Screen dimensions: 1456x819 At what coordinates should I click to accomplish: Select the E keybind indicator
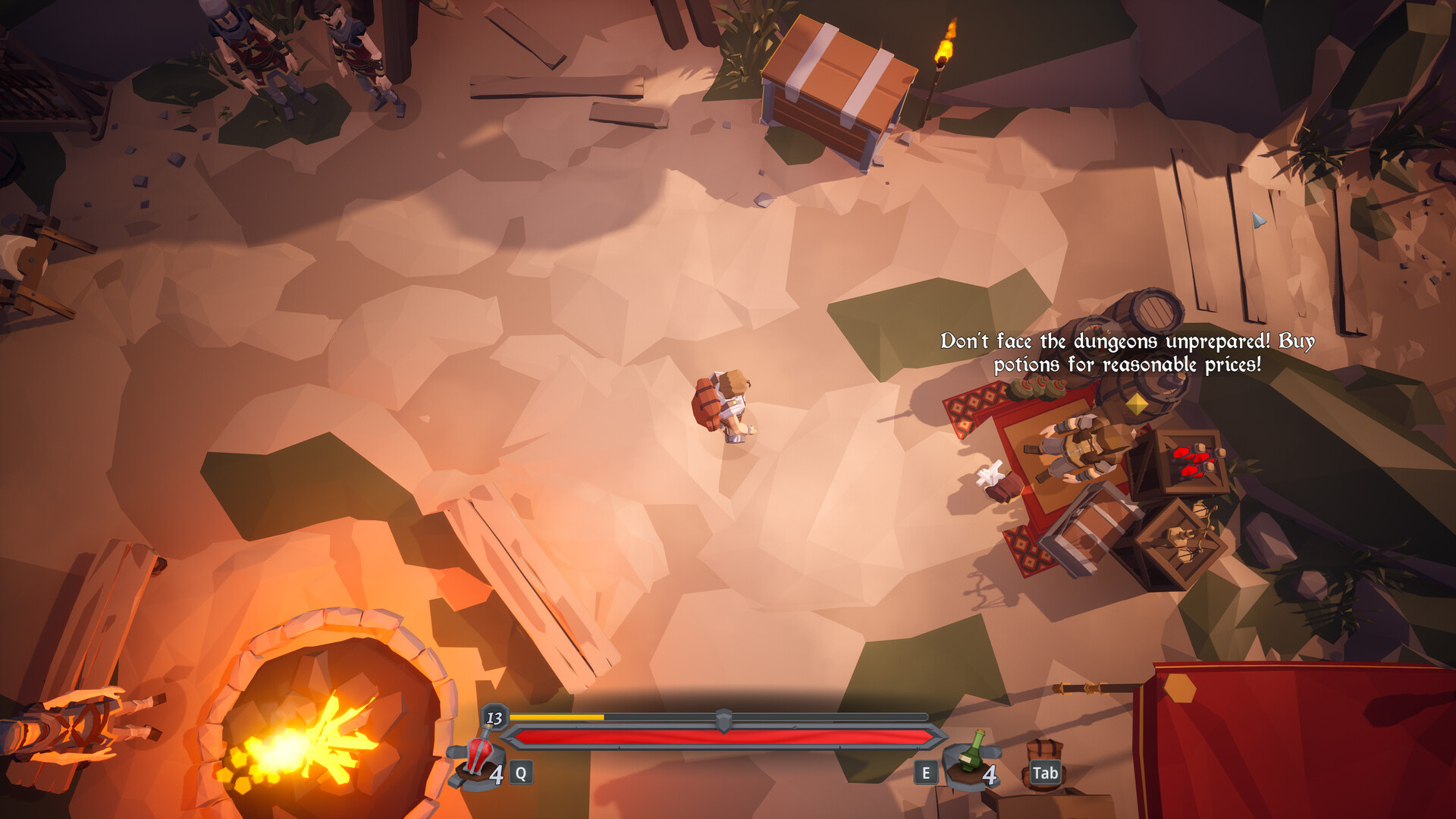(926, 773)
